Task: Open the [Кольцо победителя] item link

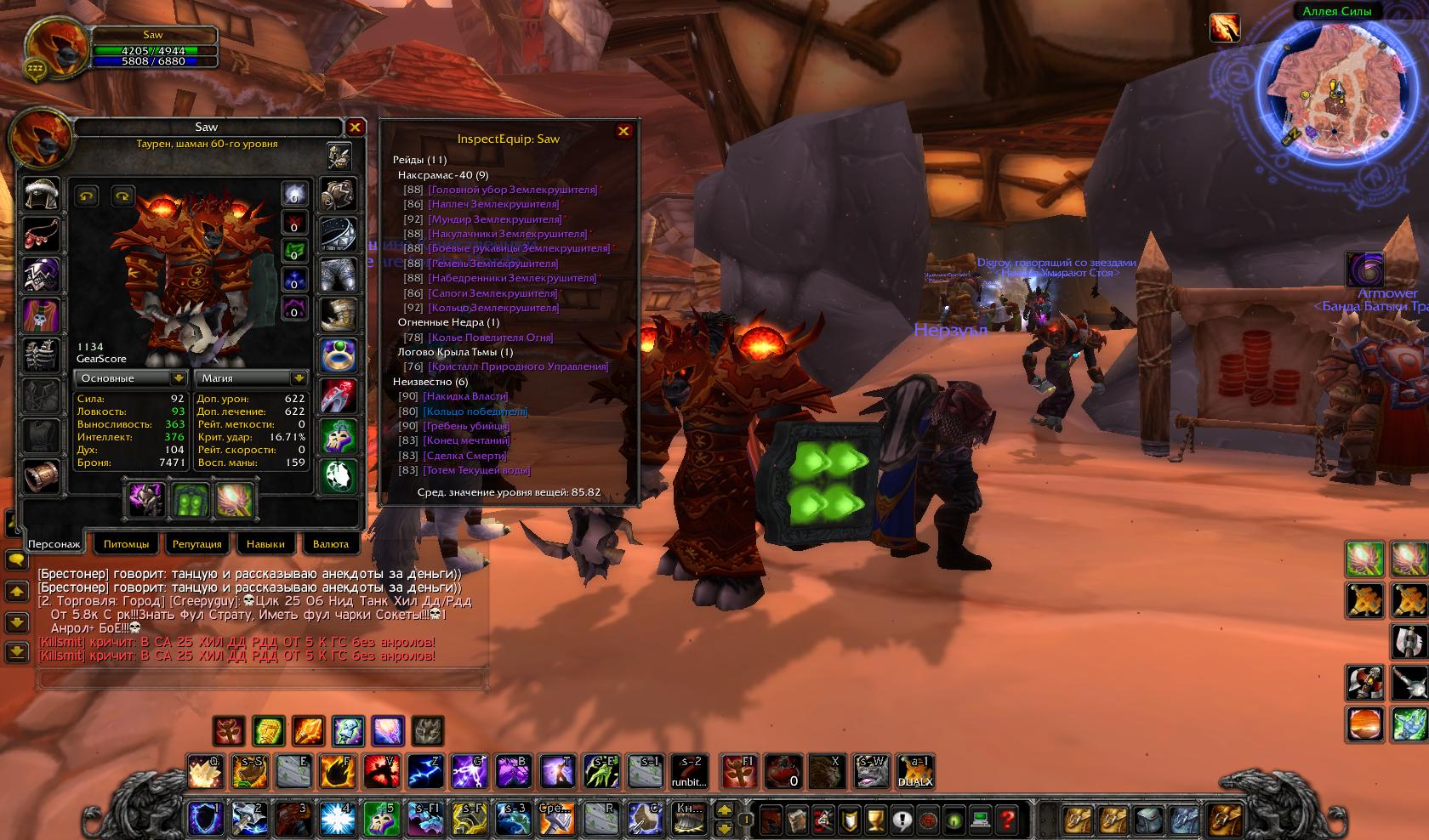Action: click(x=475, y=411)
